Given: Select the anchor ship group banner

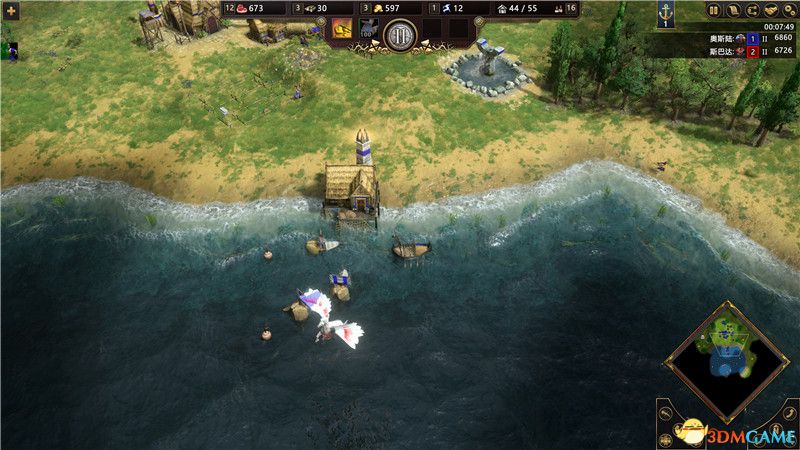Looking at the screenshot, I should click(x=664, y=14).
